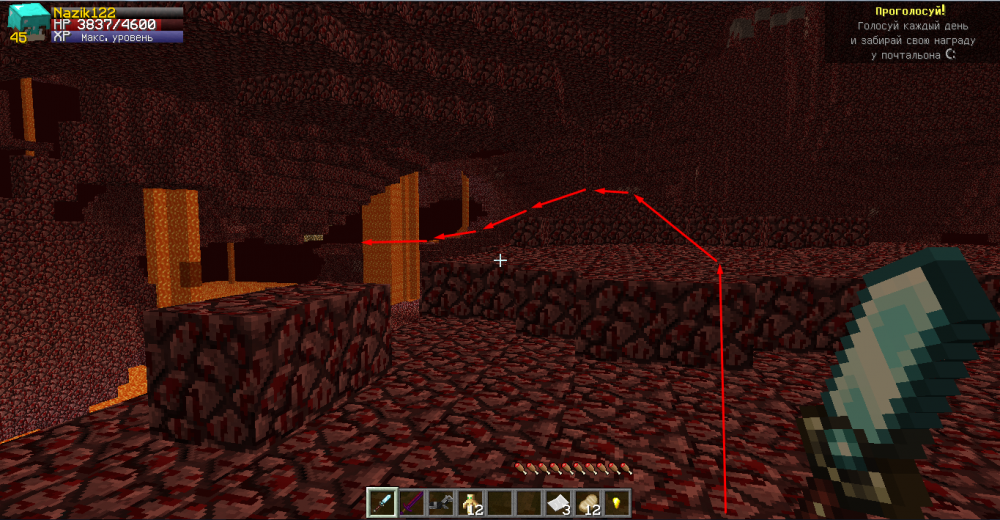Select the purple sword hotbar slot

point(410,502)
